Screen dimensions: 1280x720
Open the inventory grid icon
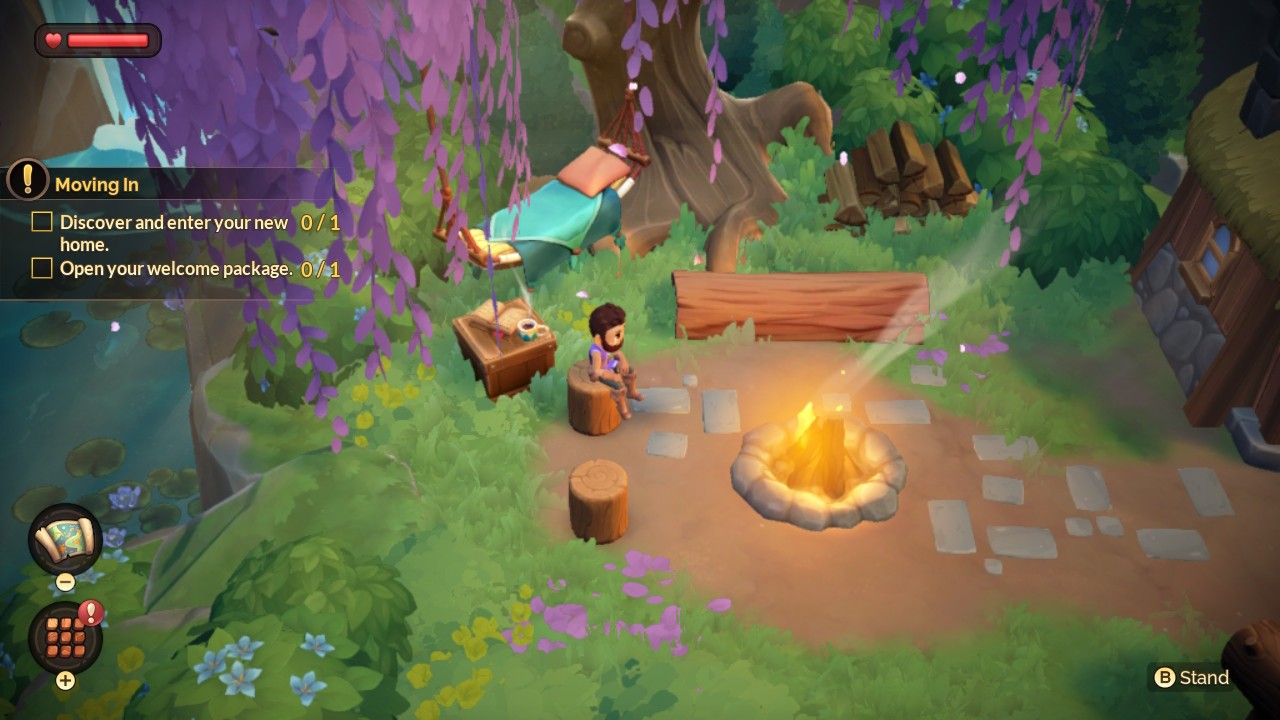point(65,637)
